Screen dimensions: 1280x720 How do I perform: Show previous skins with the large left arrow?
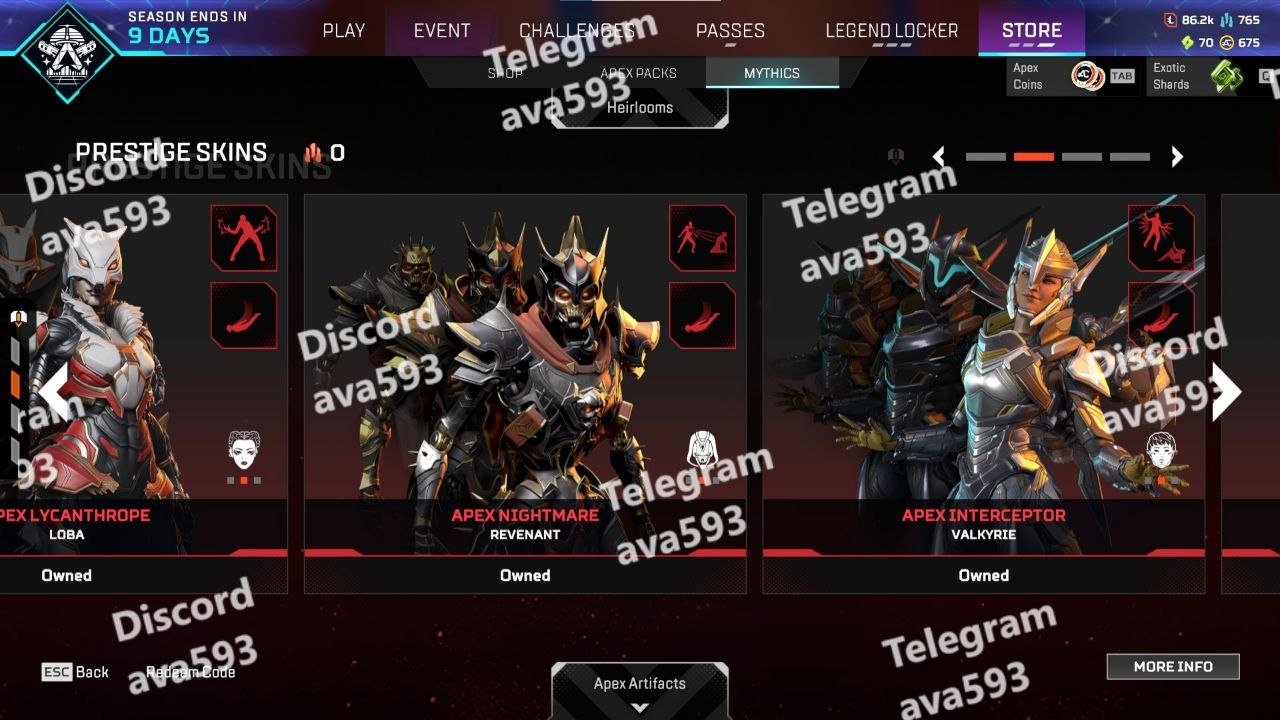(54, 392)
